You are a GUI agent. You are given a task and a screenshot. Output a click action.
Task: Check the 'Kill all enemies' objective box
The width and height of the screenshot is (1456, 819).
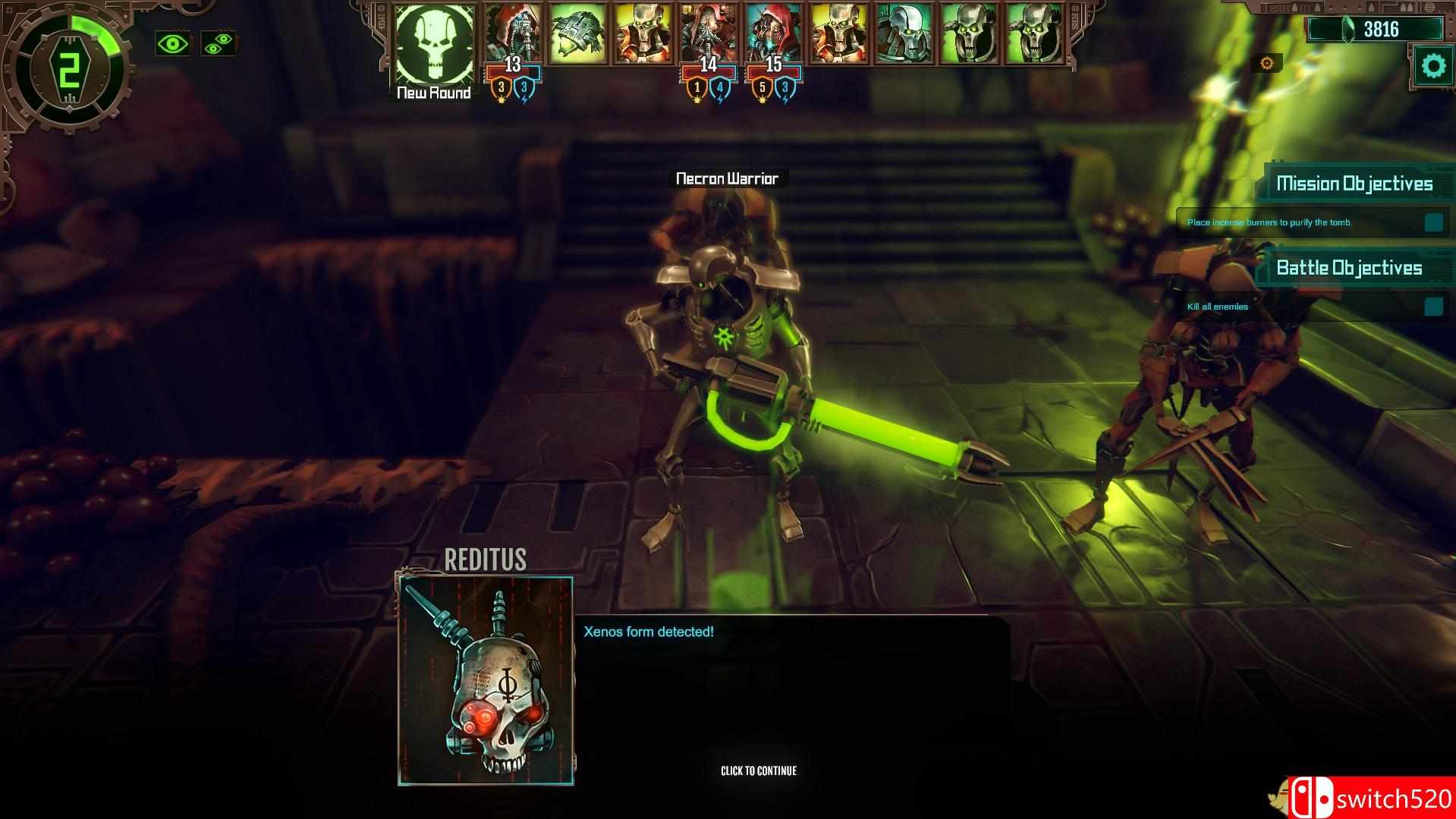1432,307
